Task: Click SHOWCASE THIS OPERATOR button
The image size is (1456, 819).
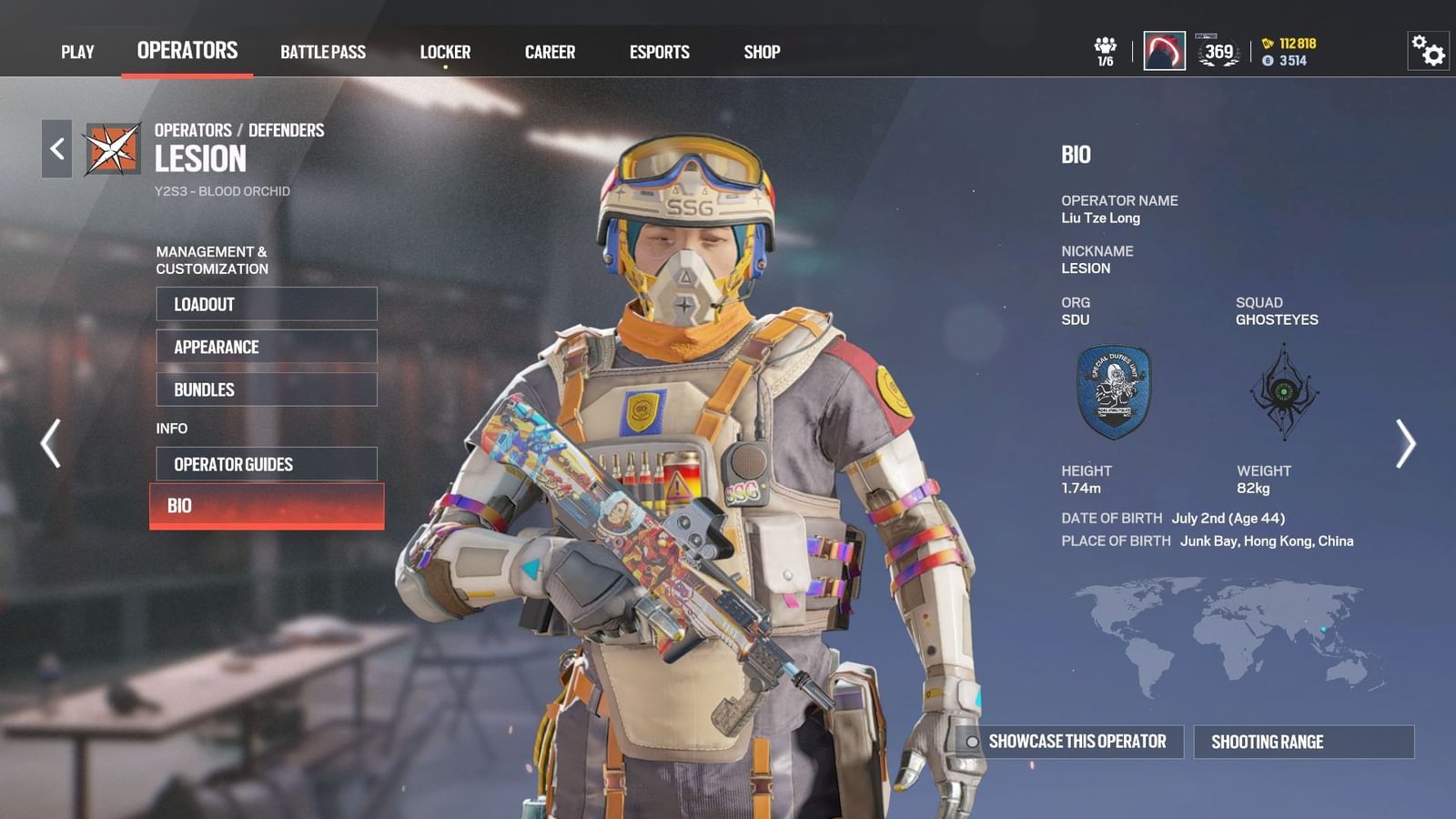Action: (x=1077, y=742)
